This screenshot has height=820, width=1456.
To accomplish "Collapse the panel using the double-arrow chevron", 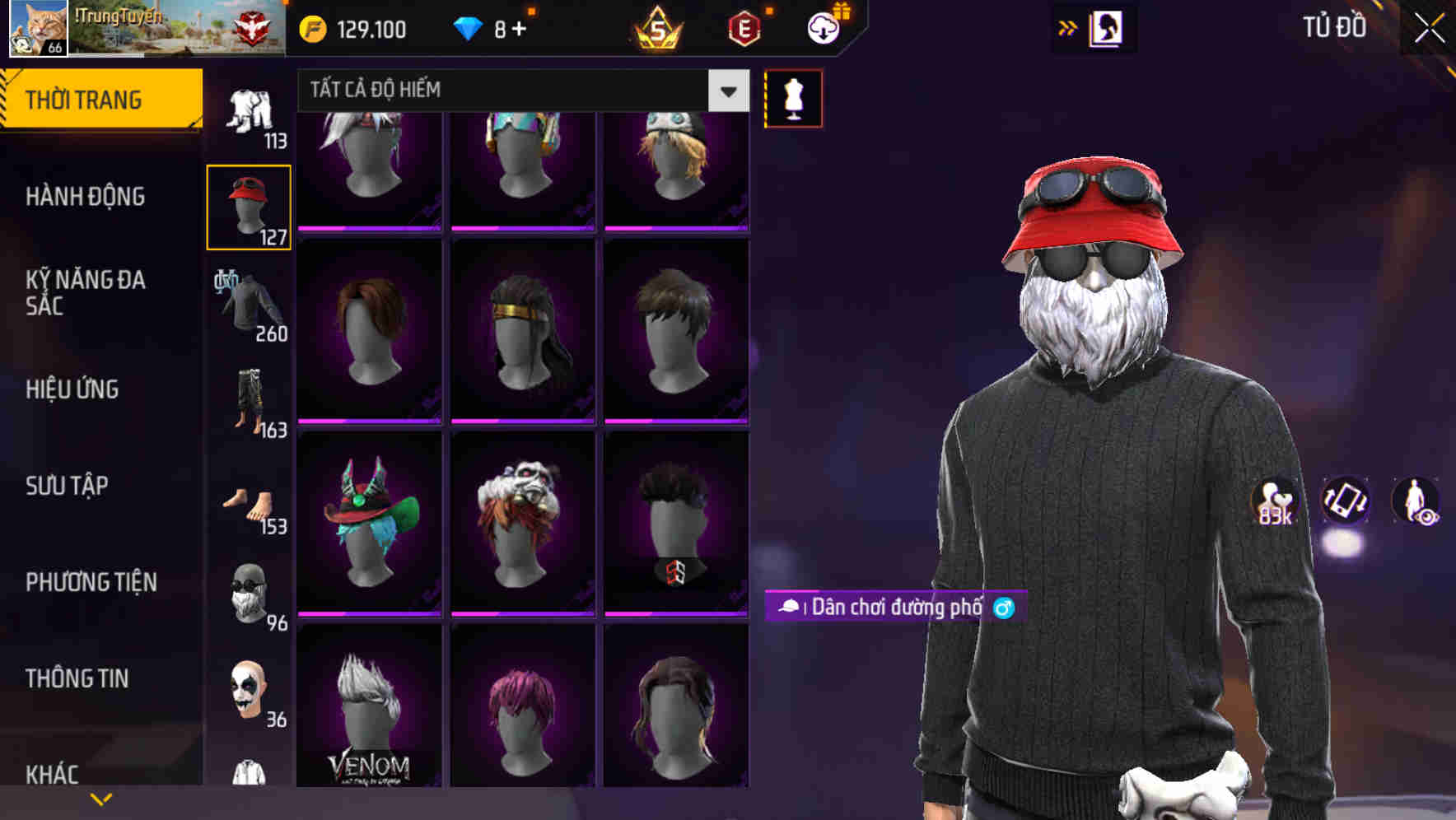I will [1068, 27].
